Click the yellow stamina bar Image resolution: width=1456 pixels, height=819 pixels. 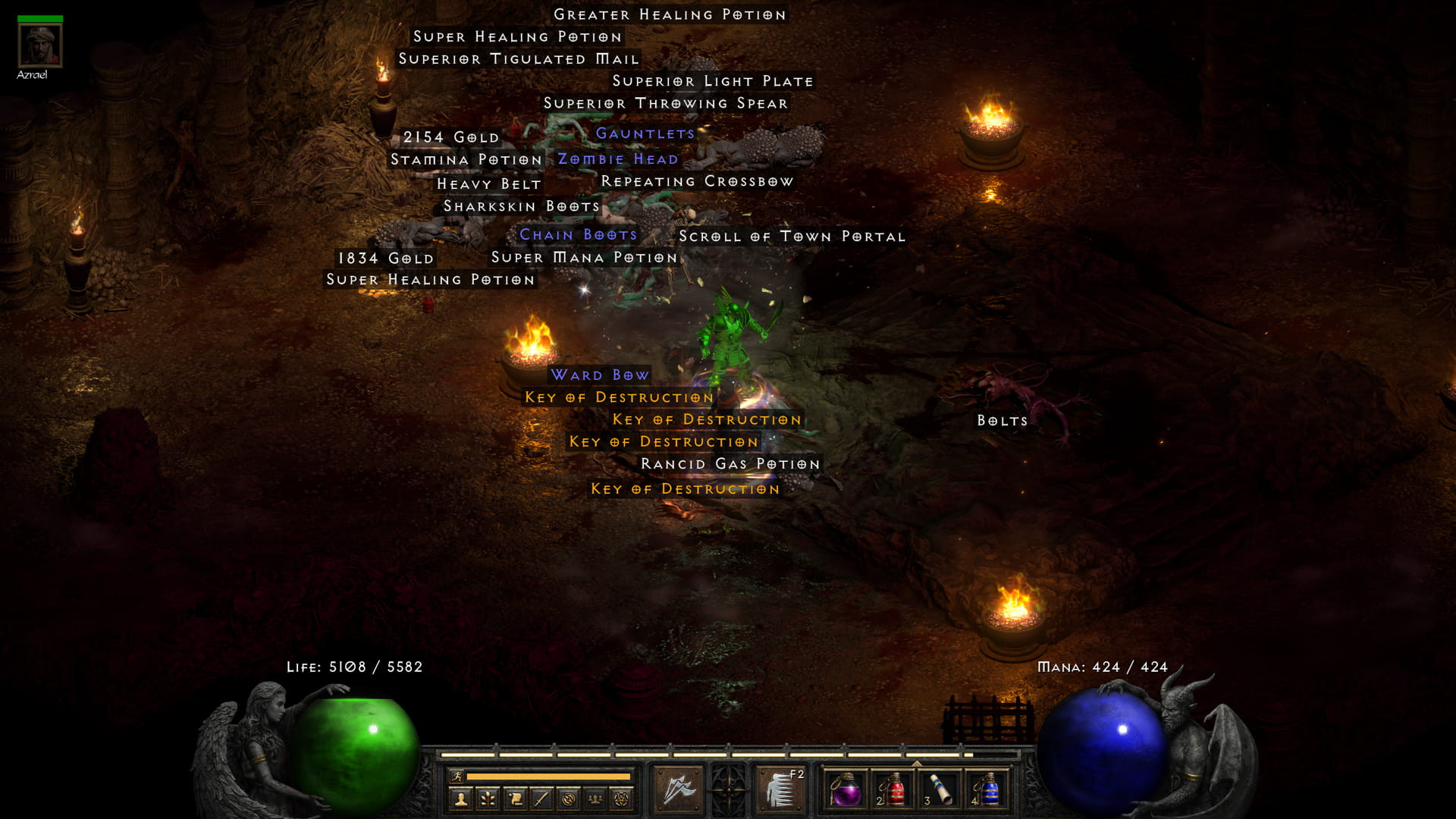[548, 777]
